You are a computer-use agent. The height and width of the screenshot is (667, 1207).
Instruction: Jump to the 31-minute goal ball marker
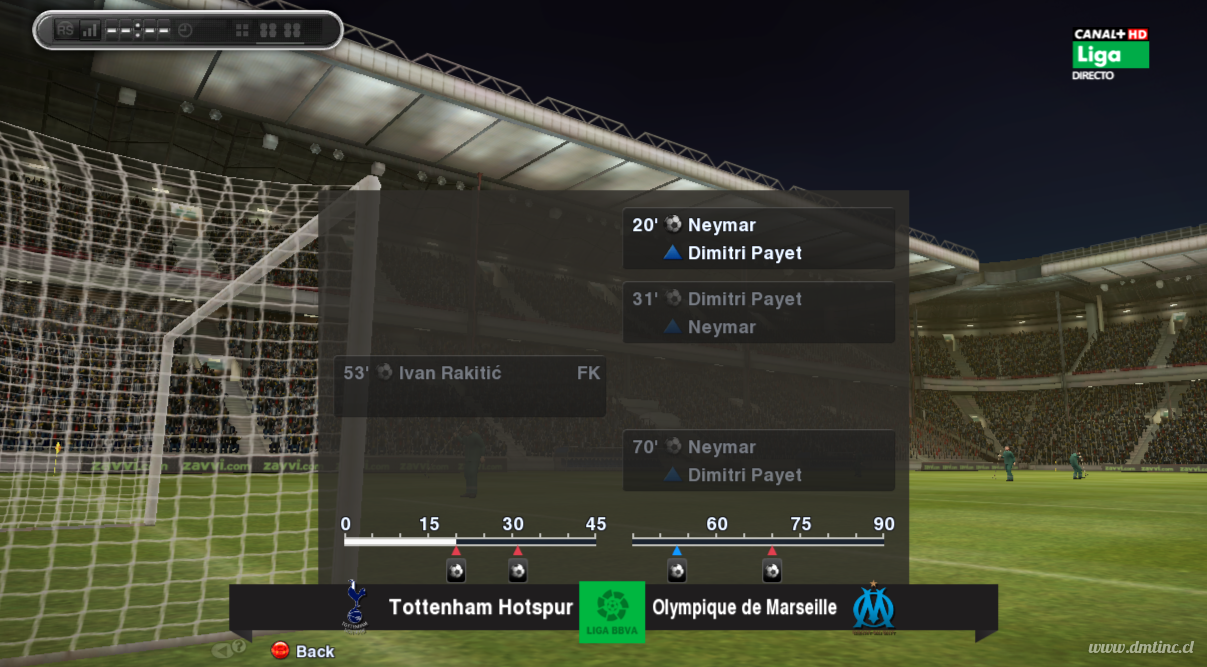tap(517, 571)
